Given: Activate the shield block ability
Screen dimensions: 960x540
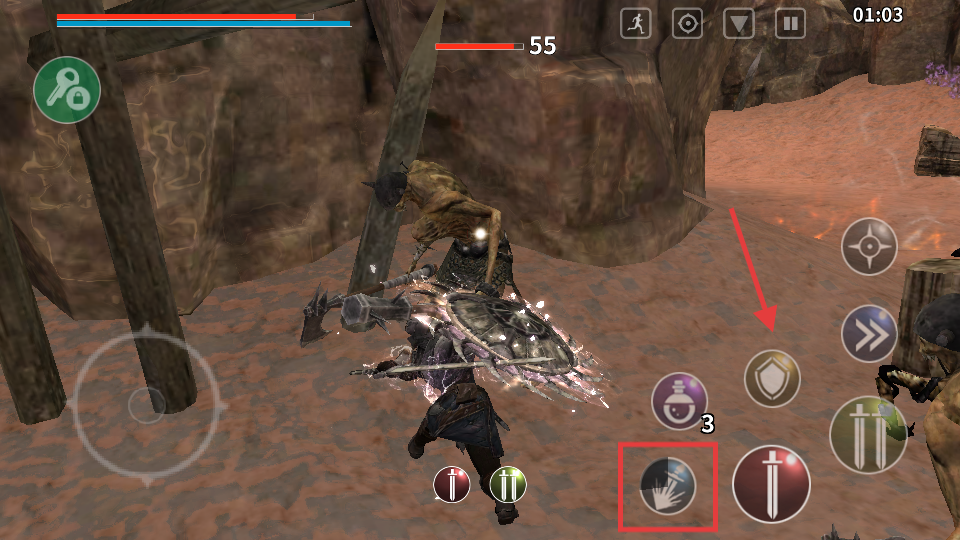Looking at the screenshot, I should pos(772,379).
